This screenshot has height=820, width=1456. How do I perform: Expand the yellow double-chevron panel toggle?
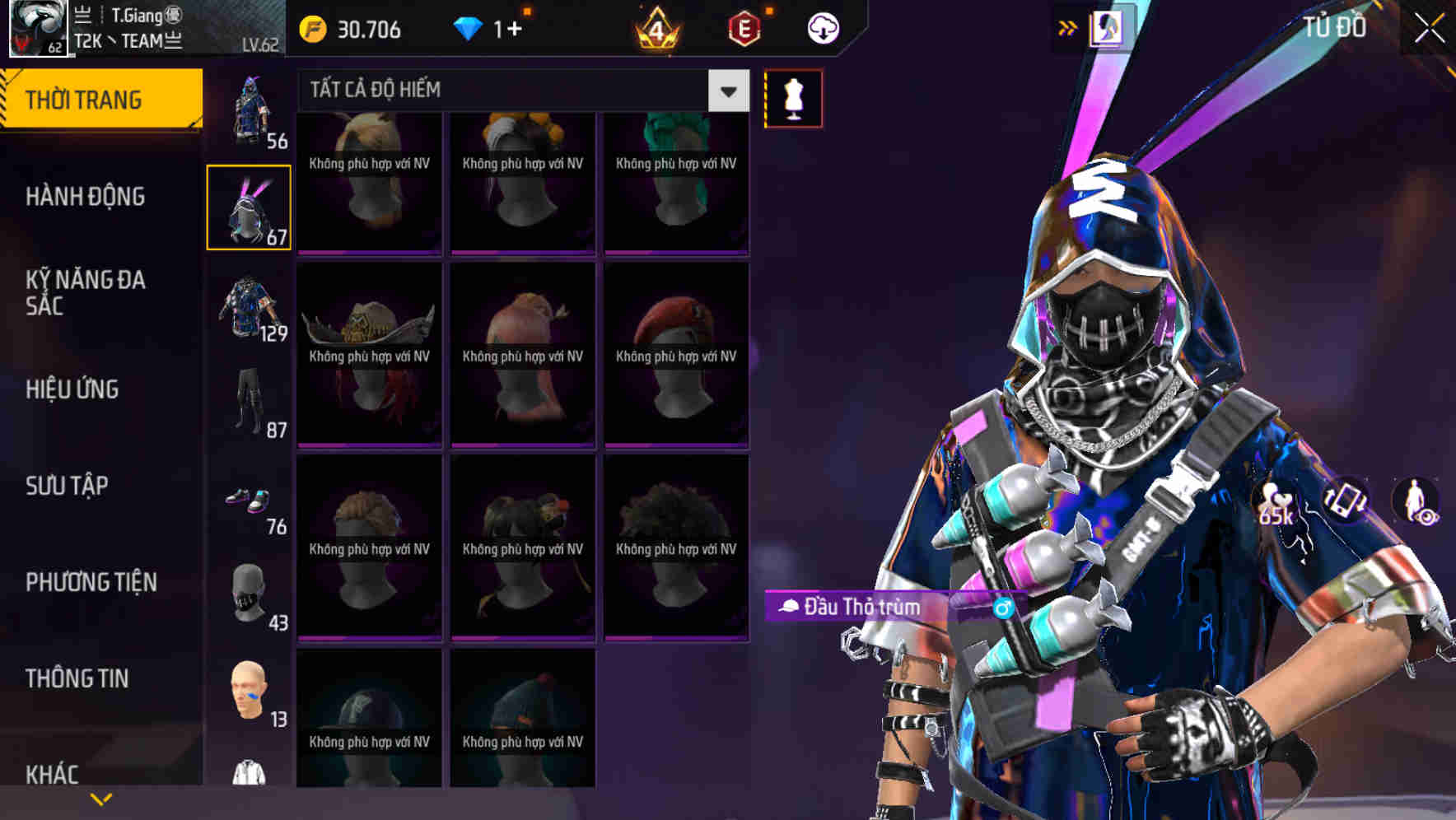click(1066, 27)
